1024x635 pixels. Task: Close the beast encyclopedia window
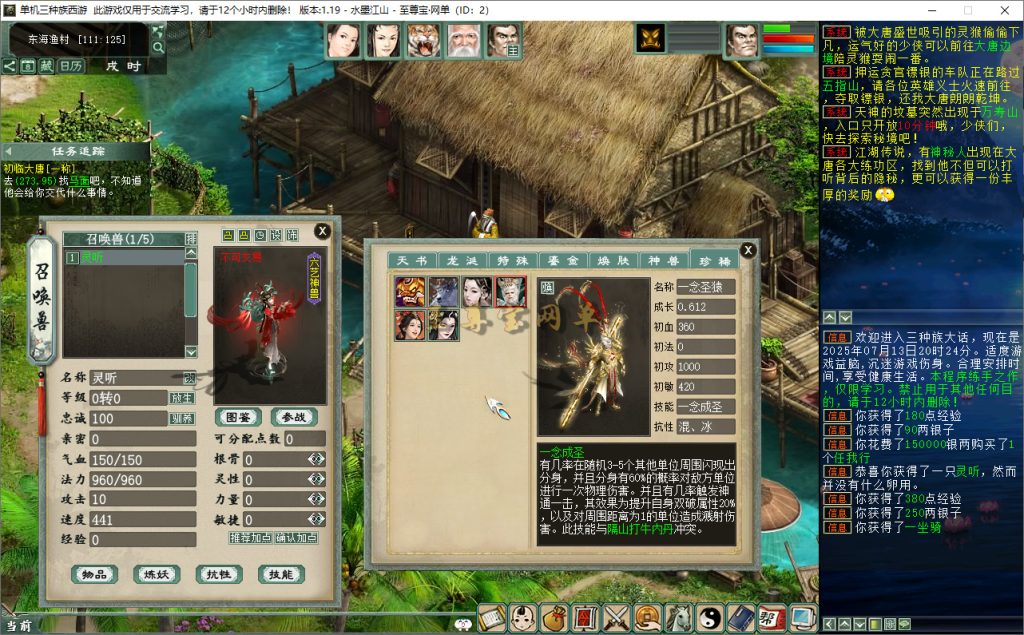(x=747, y=250)
